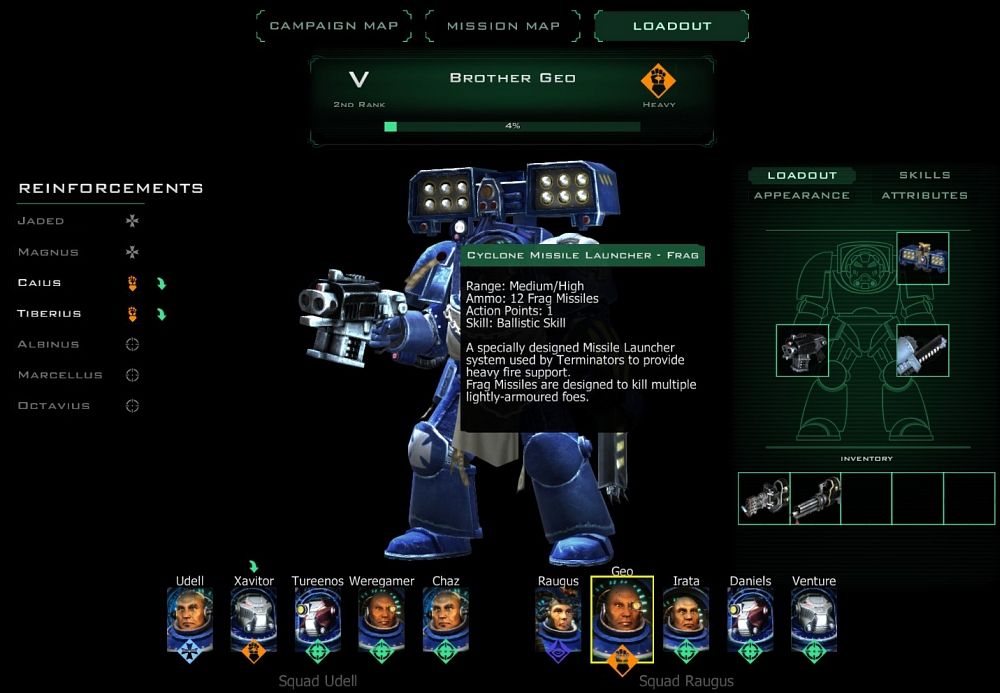Click Irata's portrait
The width and height of the screenshot is (1000, 693).
click(x=686, y=613)
